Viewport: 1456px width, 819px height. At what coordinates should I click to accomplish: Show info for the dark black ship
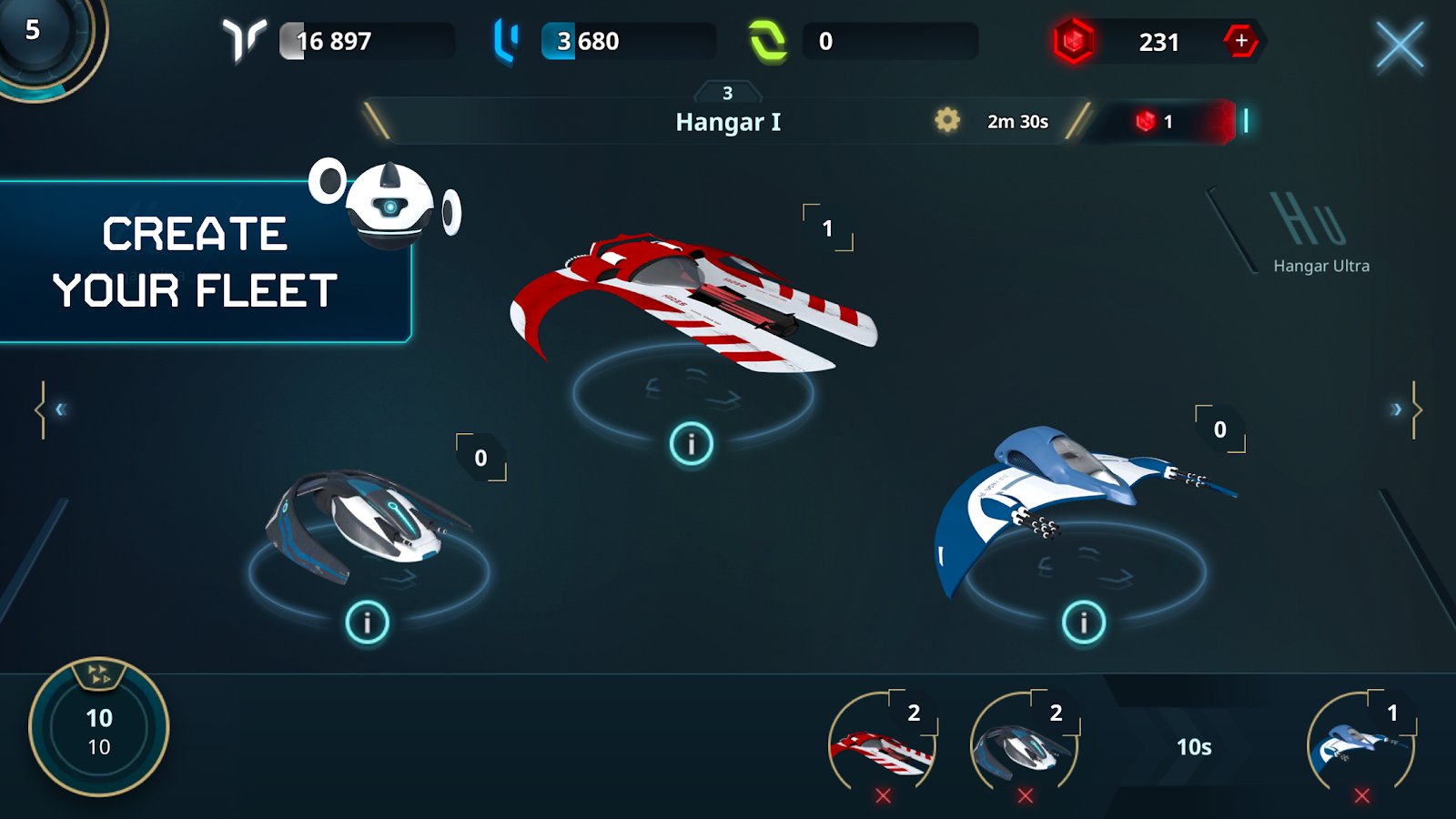(x=368, y=622)
